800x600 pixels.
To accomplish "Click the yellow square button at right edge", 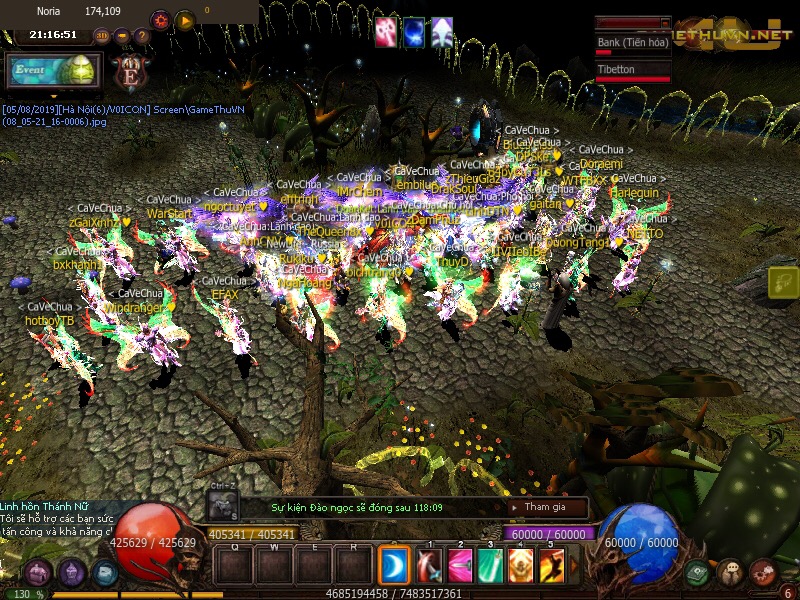I will click(784, 283).
